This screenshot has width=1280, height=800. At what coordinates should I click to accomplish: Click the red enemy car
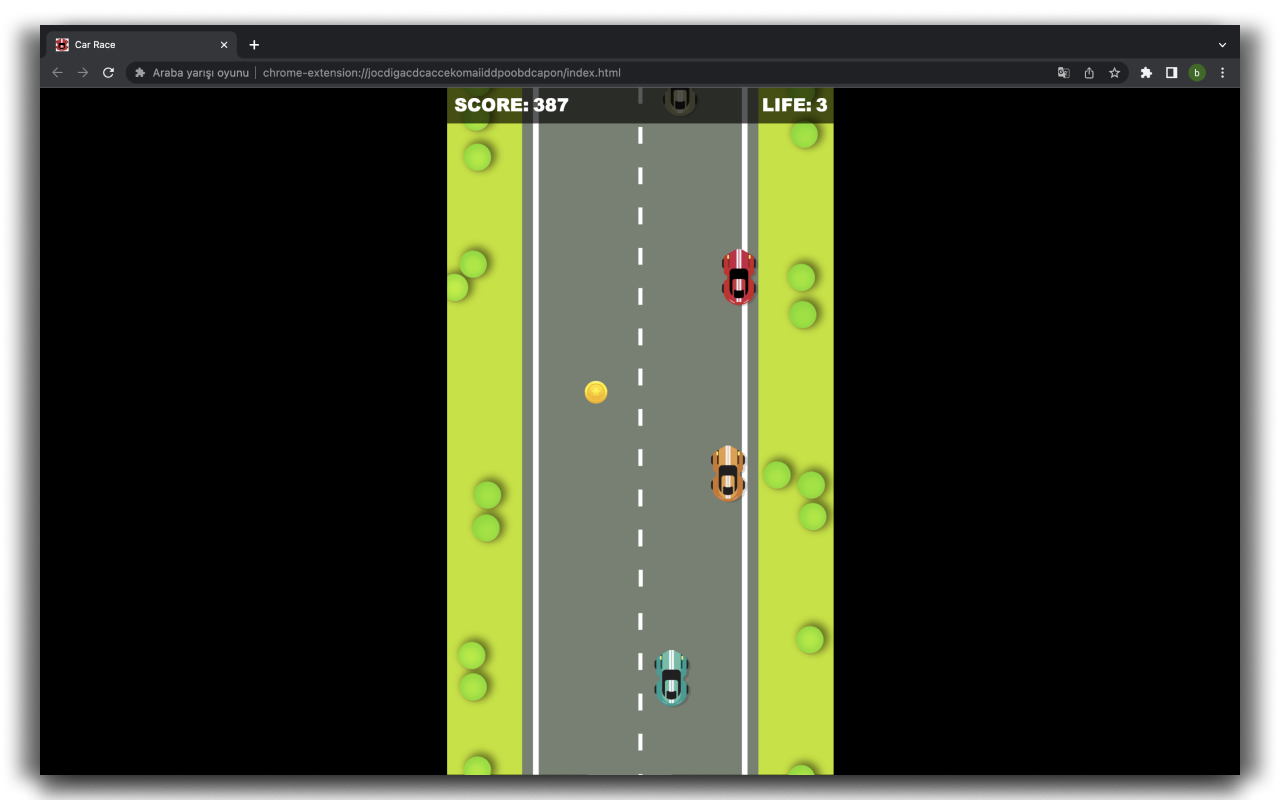(737, 278)
